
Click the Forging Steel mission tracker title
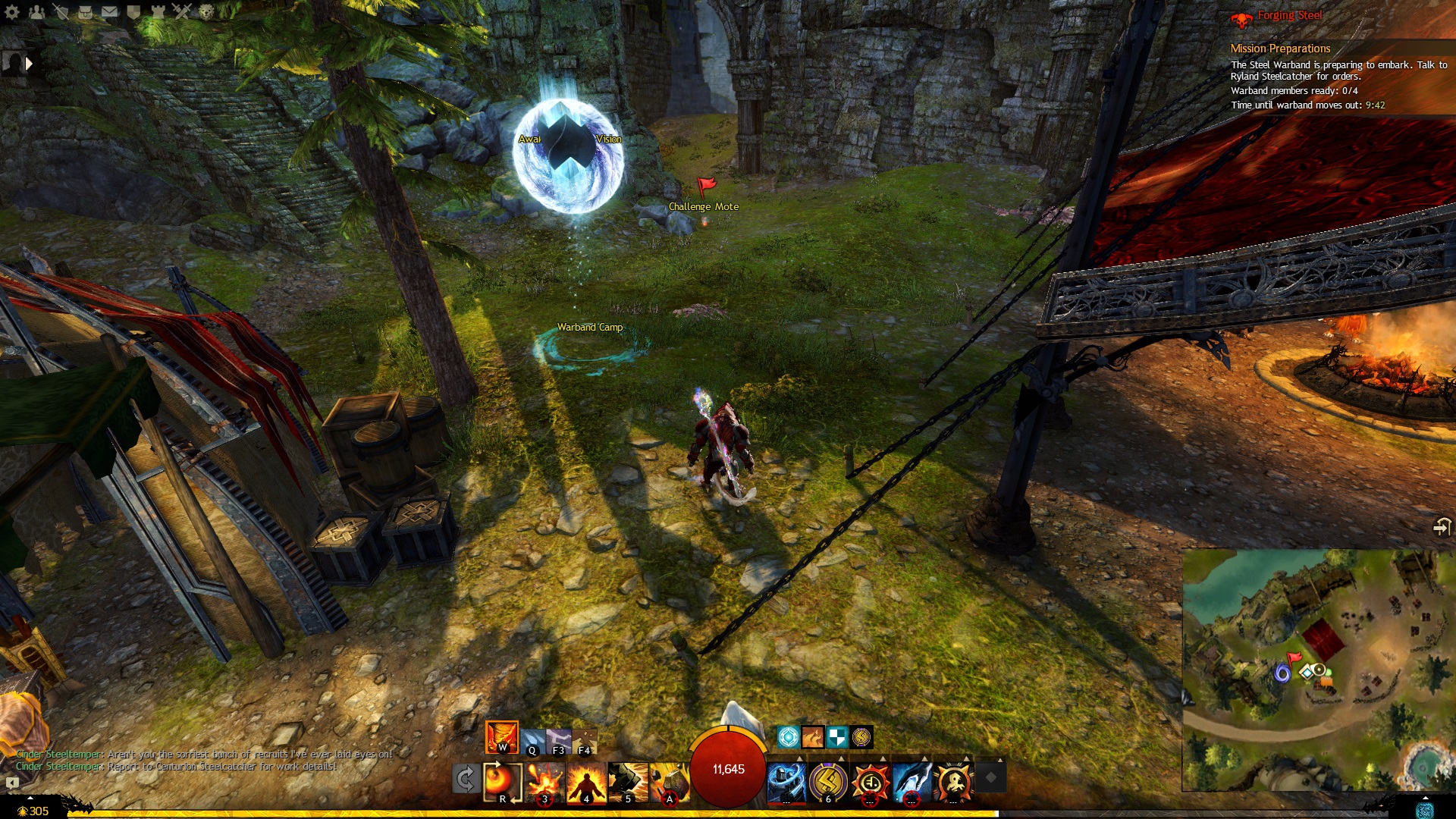[1289, 15]
